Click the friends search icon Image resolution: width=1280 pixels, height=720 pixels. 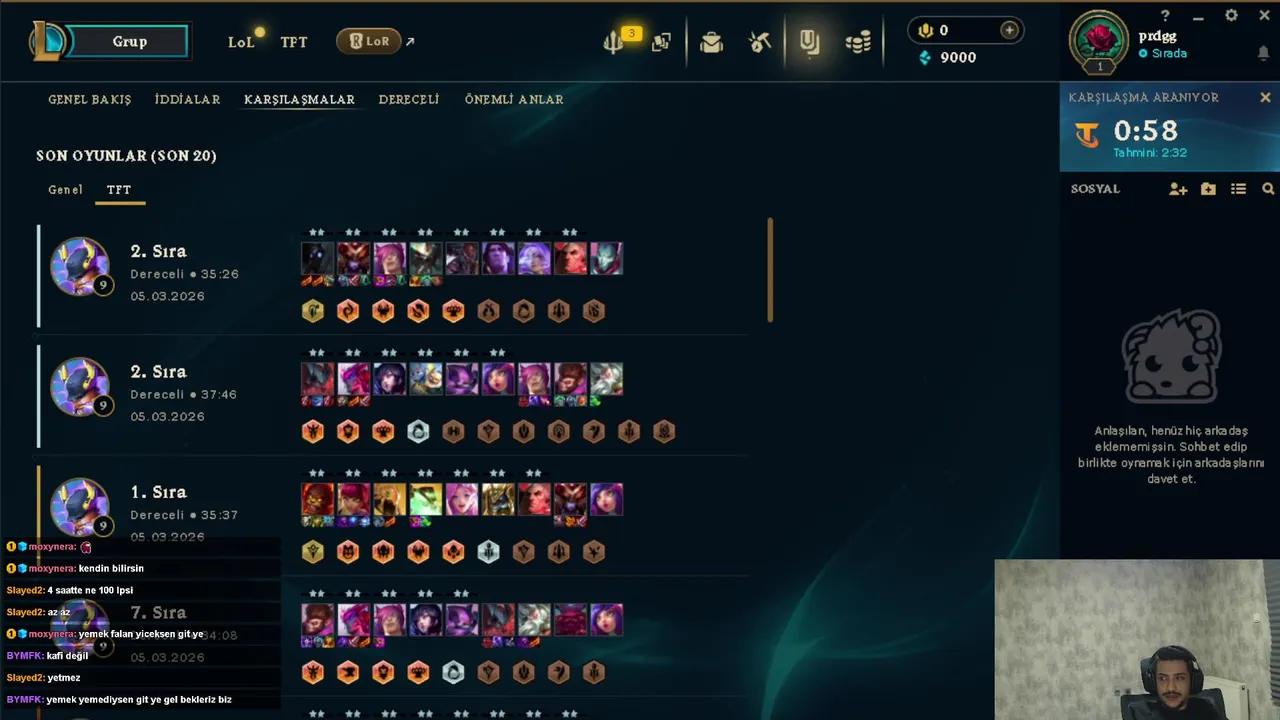click(x=1268, y=189)
